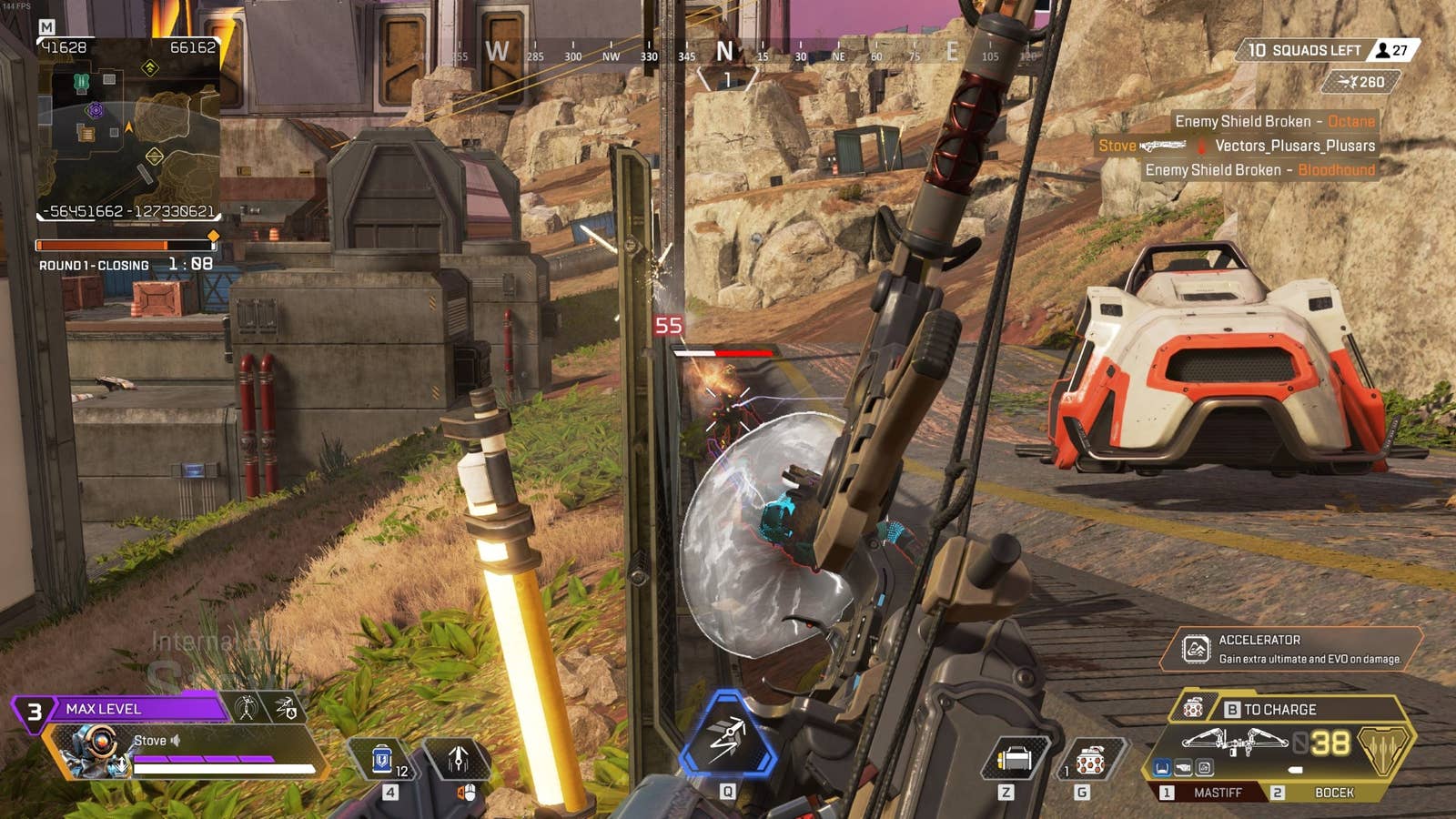1456x819 pixels.
Task: Select the shield battery consumable slot
Action: [383, 758]
